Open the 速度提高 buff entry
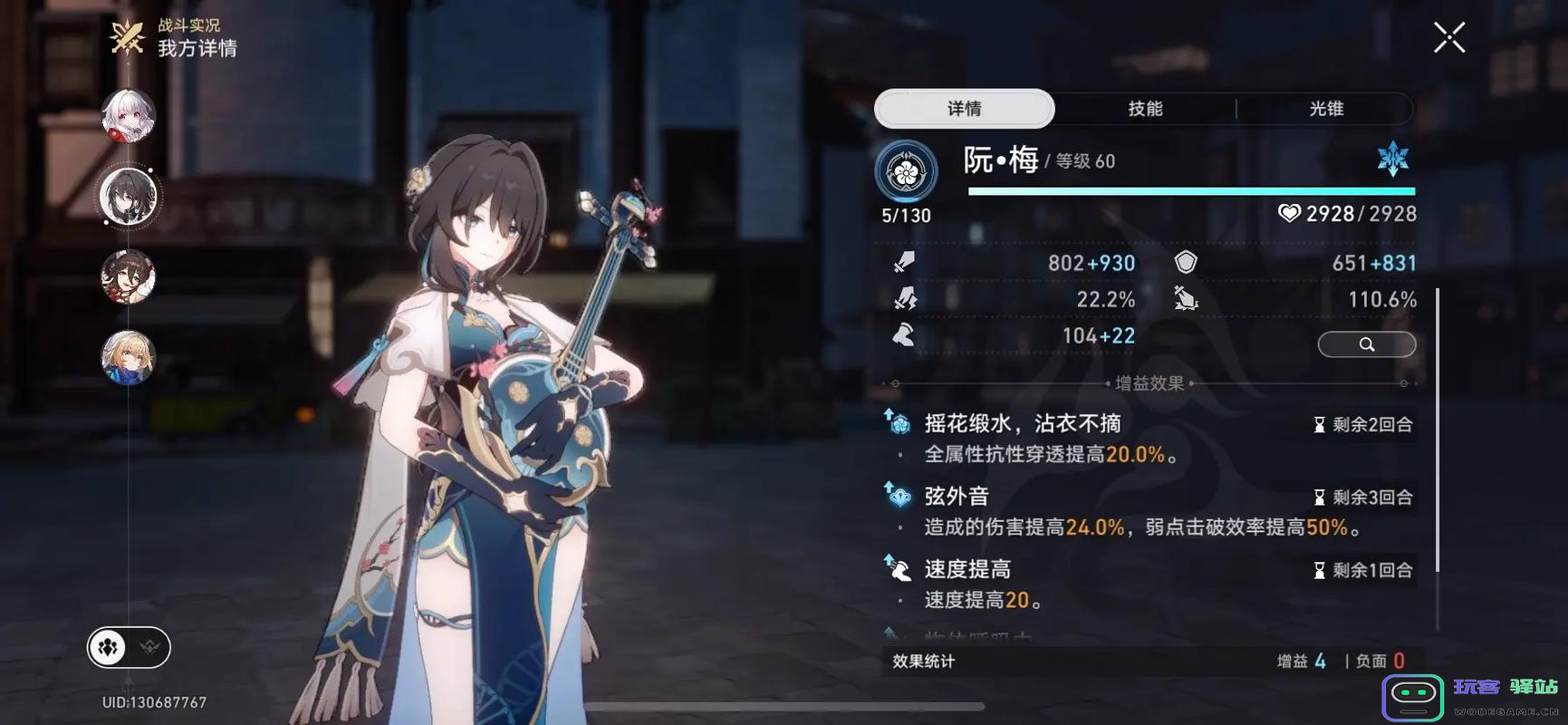1568x725 pixels. click(x=967, y=569)
